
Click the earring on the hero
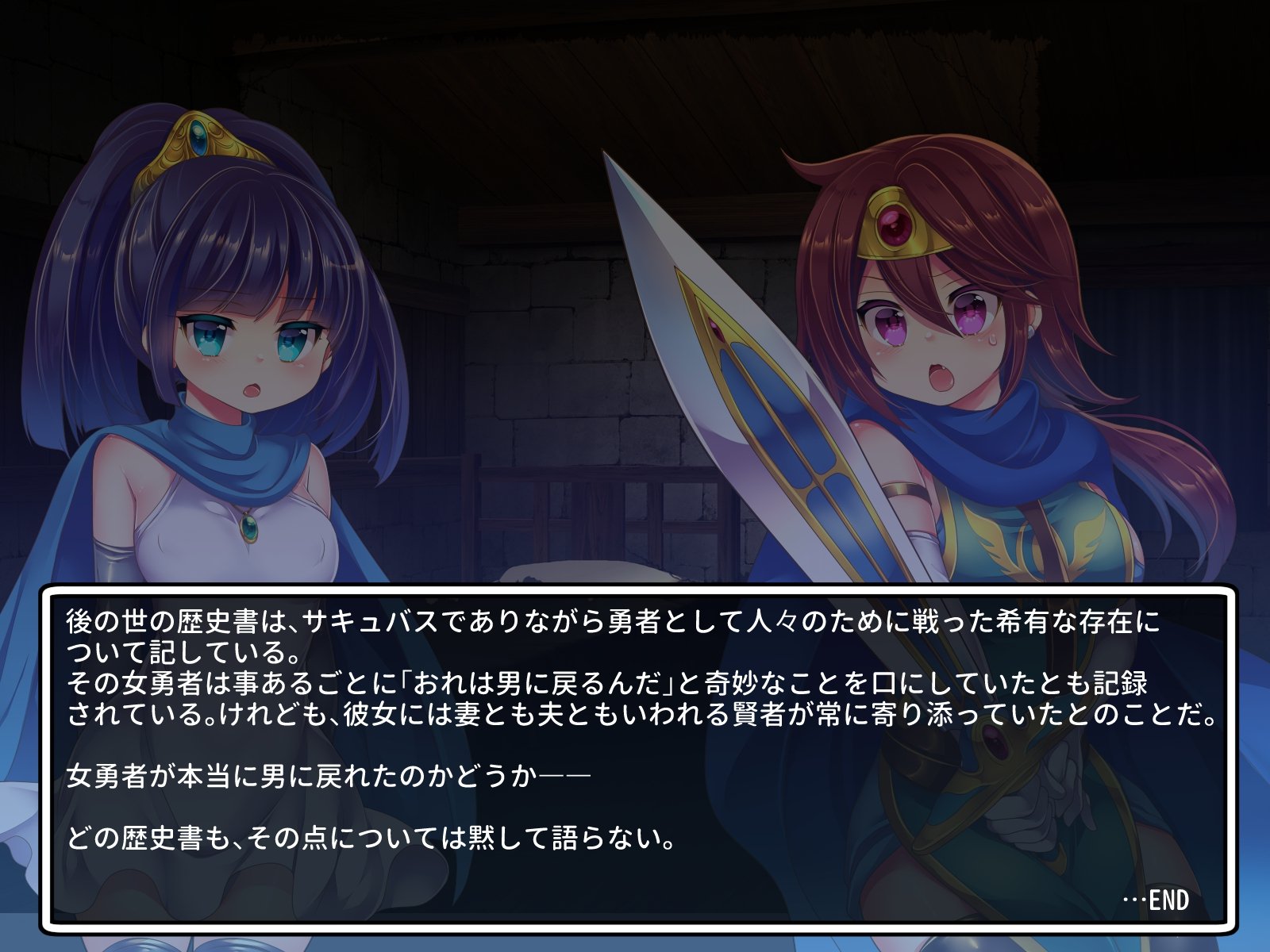coord(1031,331)
